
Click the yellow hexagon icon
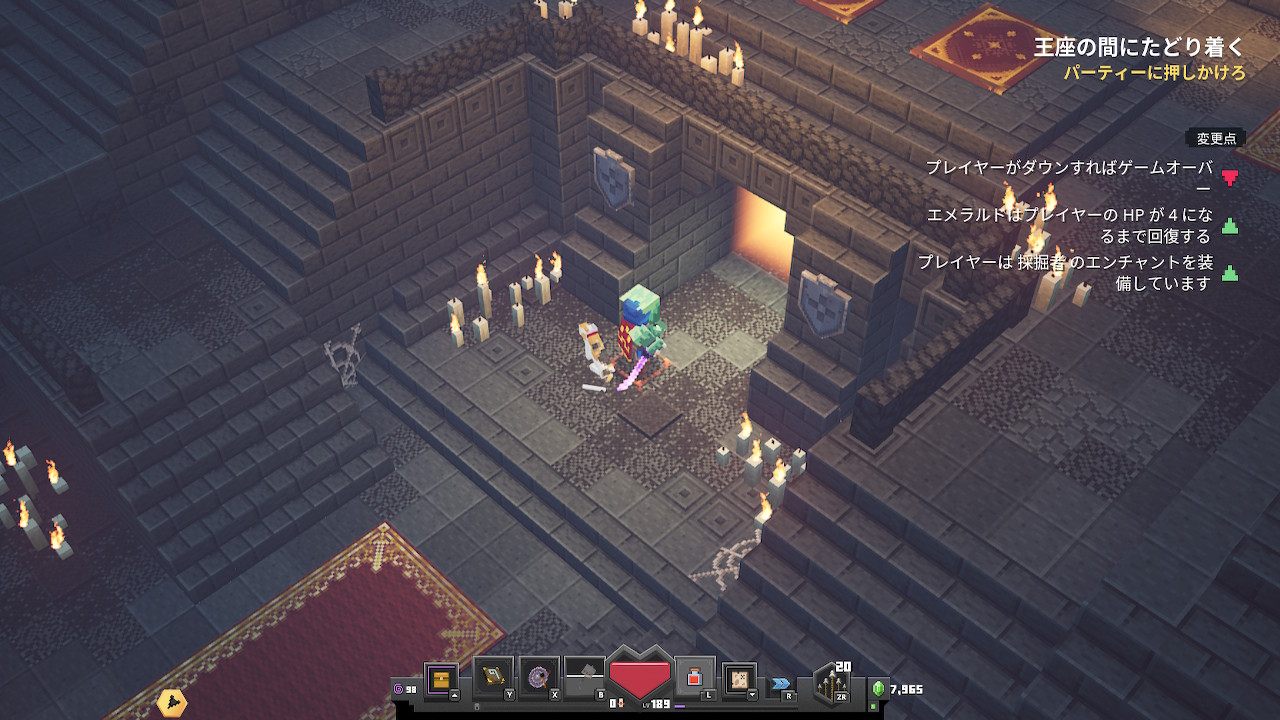point(172,703)
